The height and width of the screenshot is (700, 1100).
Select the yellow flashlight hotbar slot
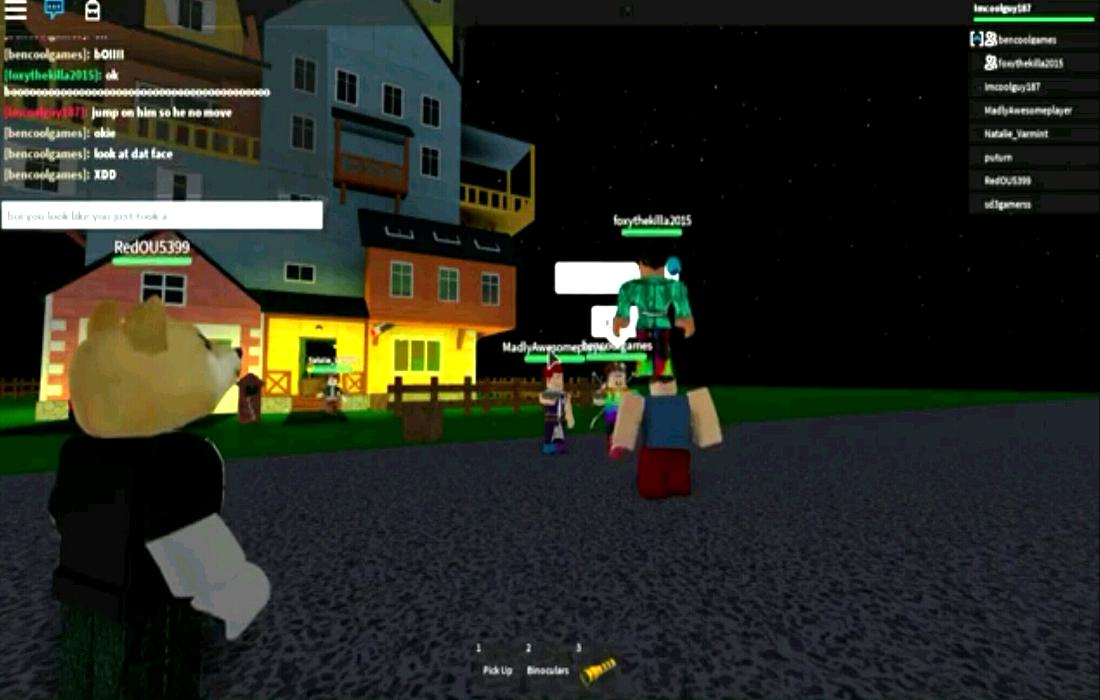(x=597, y=665)
